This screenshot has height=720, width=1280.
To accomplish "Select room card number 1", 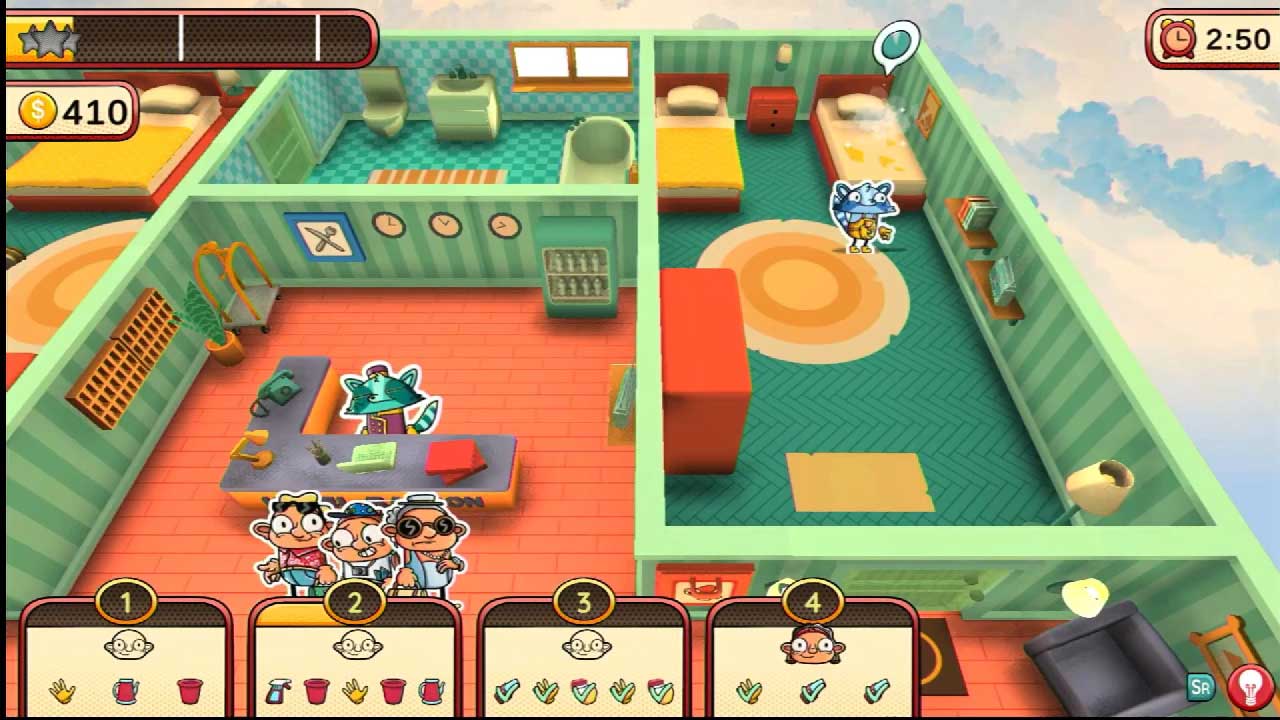I will [x=127, y=662].
